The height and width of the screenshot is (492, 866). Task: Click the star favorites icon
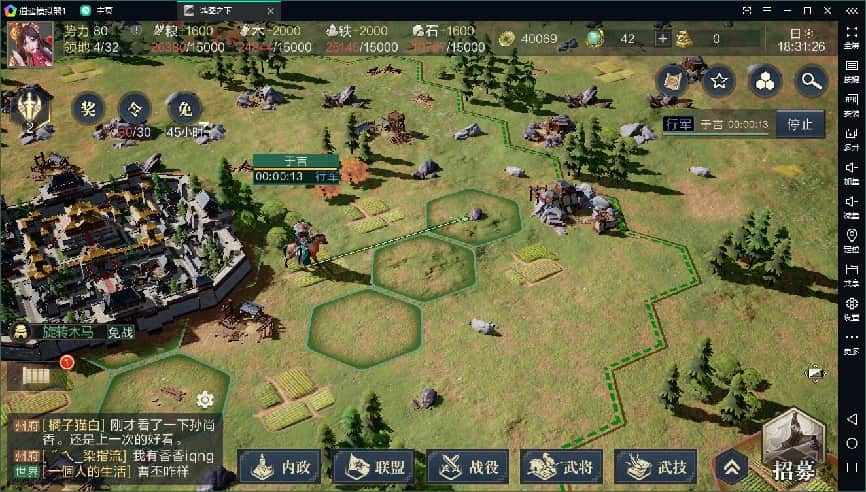pos(718,81)
